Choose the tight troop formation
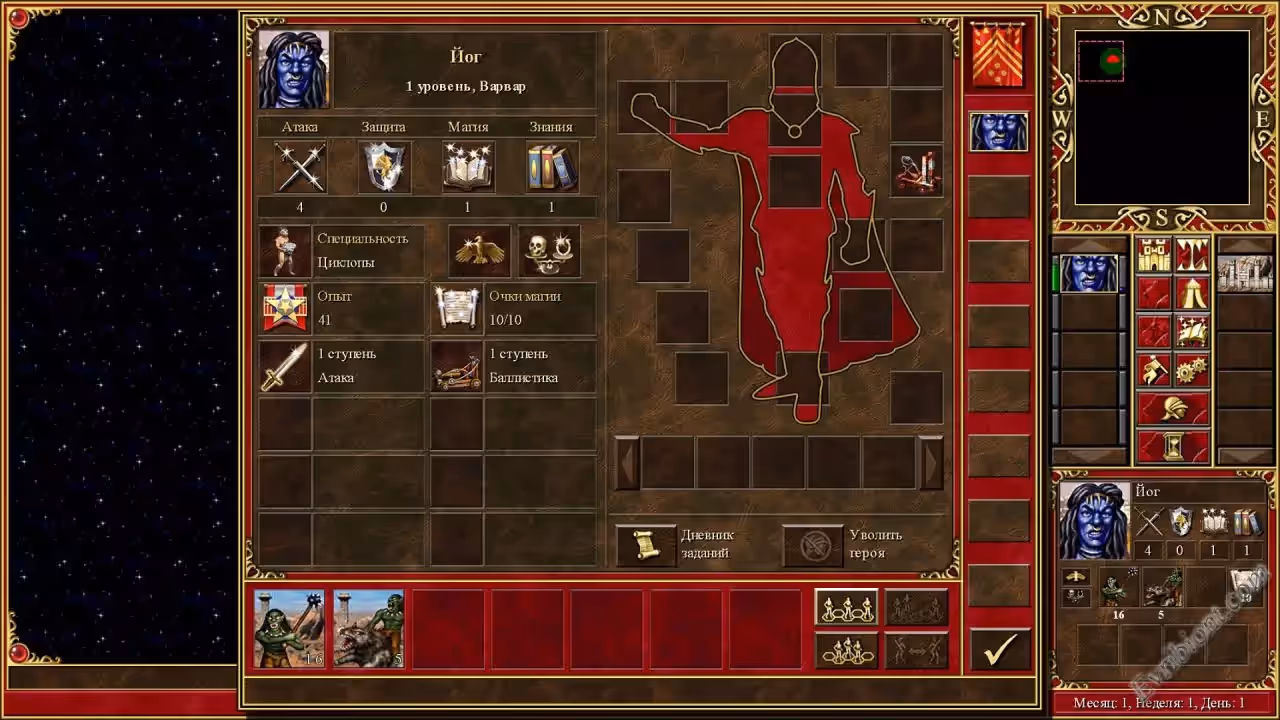The width and height of the screenshot is (1280, 720). (846, 650)
